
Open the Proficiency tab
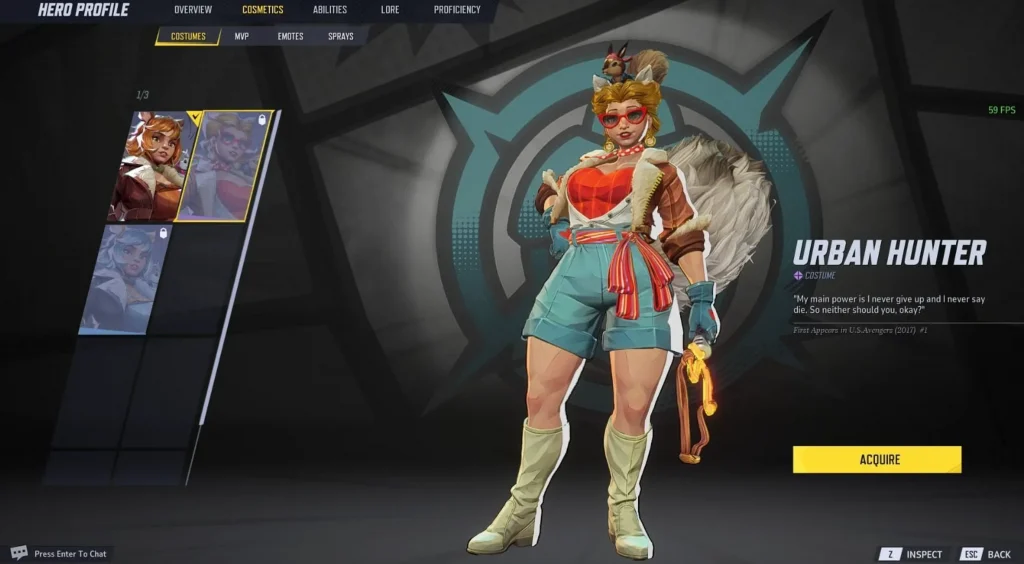pyautogui.click(x=457, y=10)
